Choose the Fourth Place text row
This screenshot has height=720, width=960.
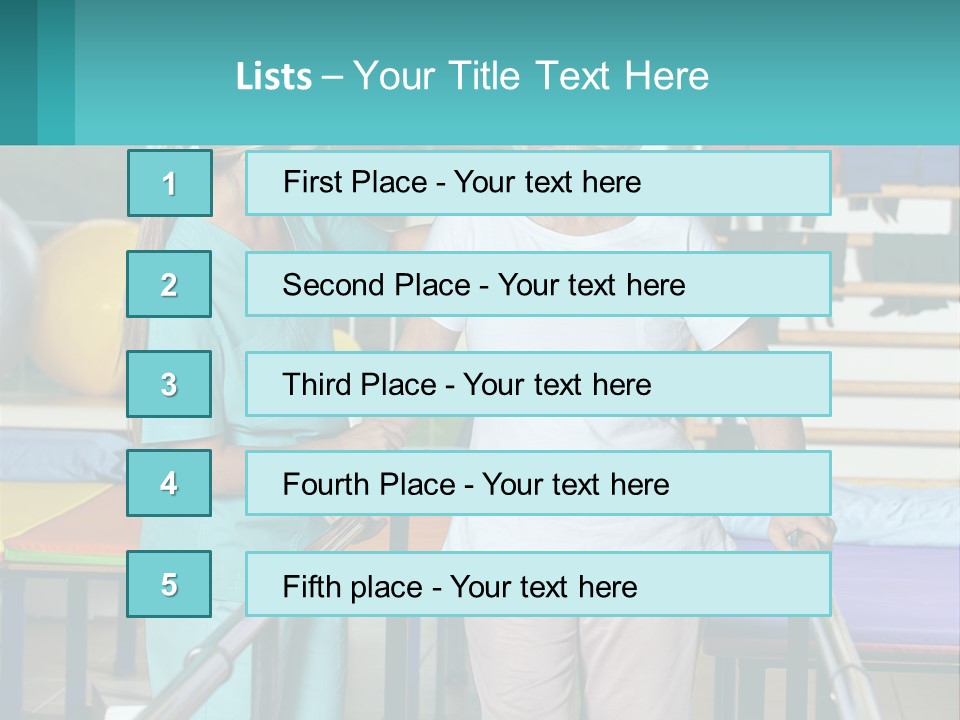click(x=538, y=483)
